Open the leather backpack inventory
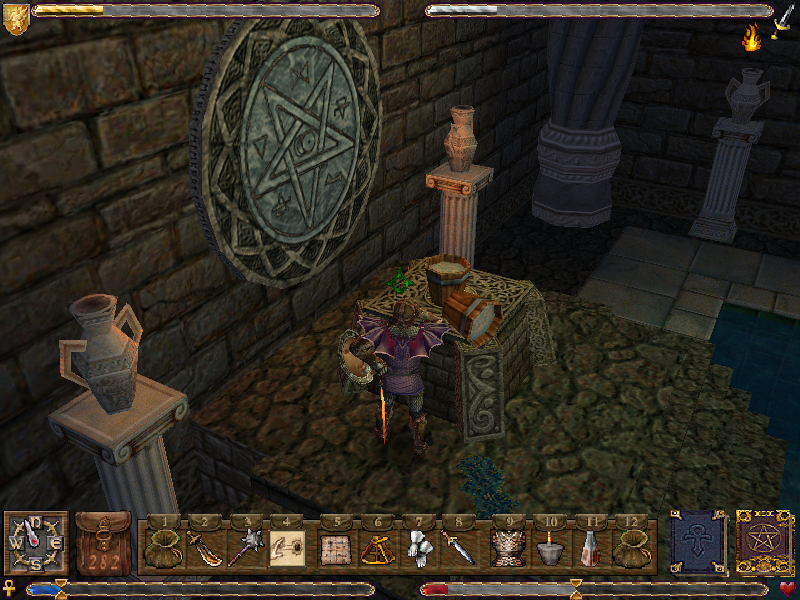 click(x=103, y=544)
